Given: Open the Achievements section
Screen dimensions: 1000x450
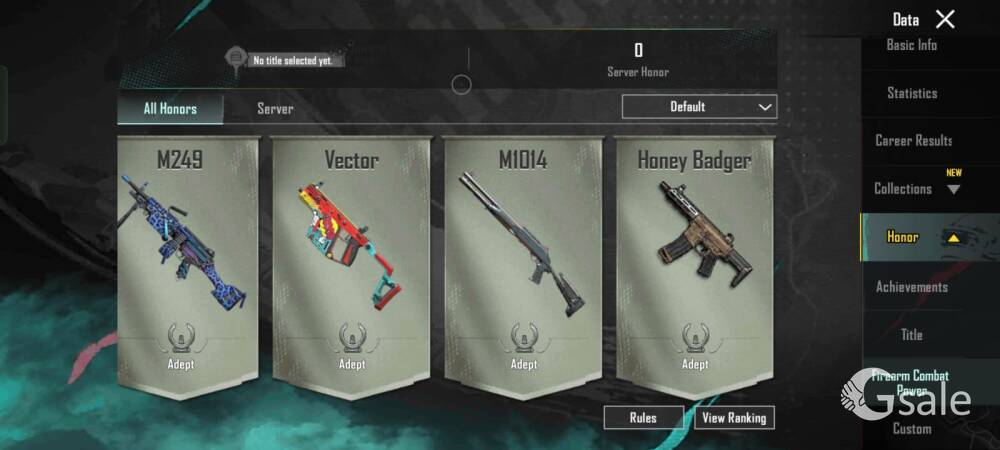Looking at the screenshot, I should [x=912, y=287].
